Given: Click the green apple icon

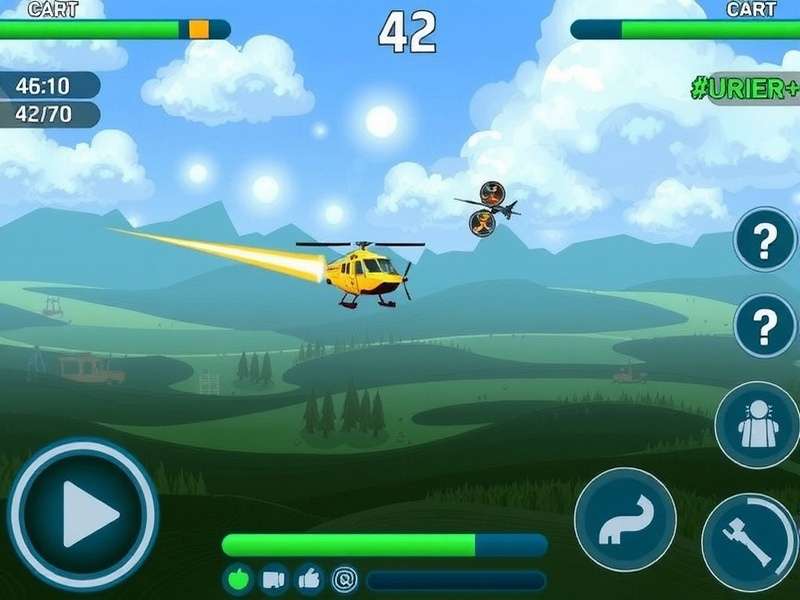Looking at the screenshot, I should pos(238,579).
